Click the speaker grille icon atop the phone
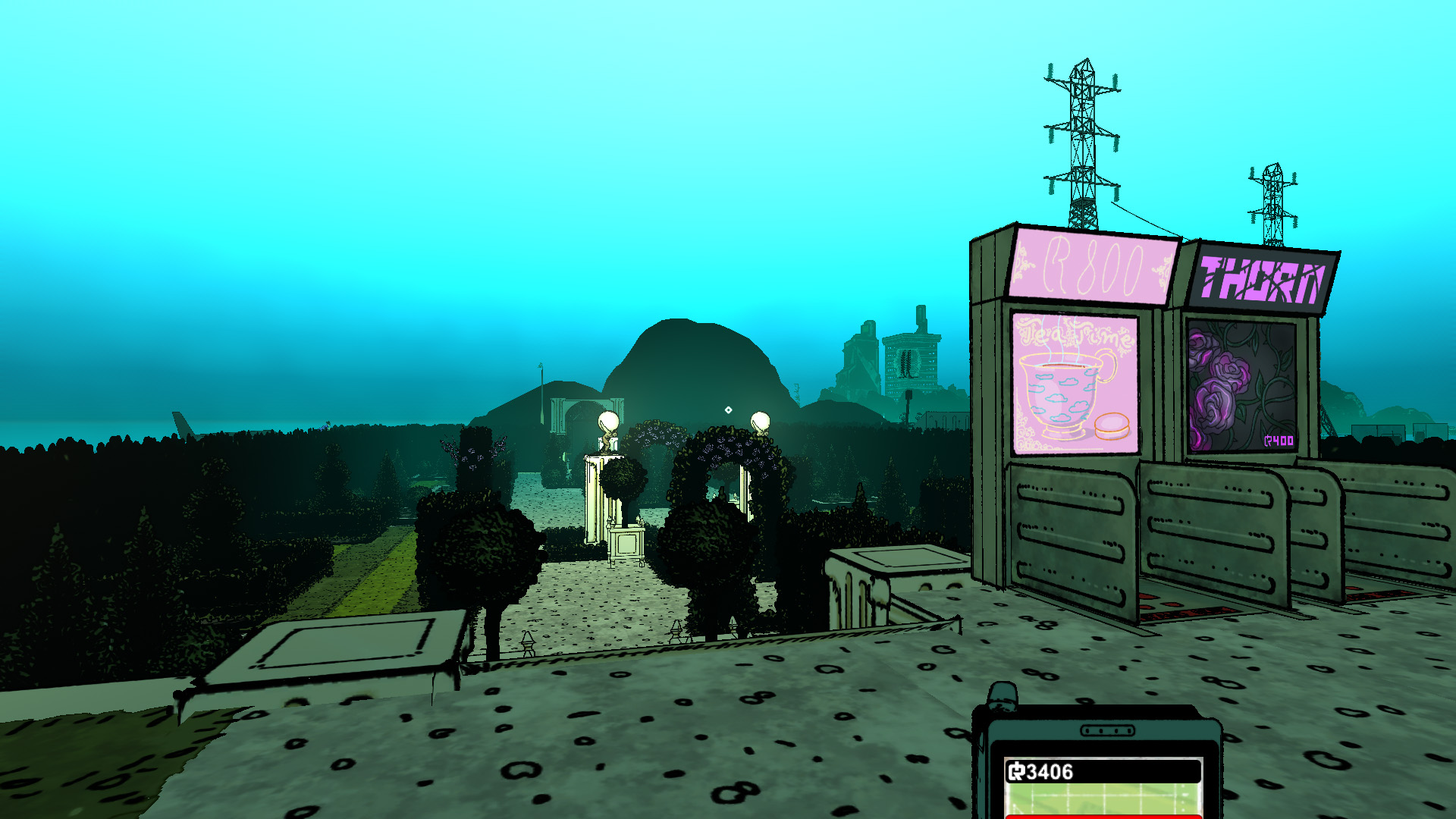The image size is (1456, 819). point(1108,730)
